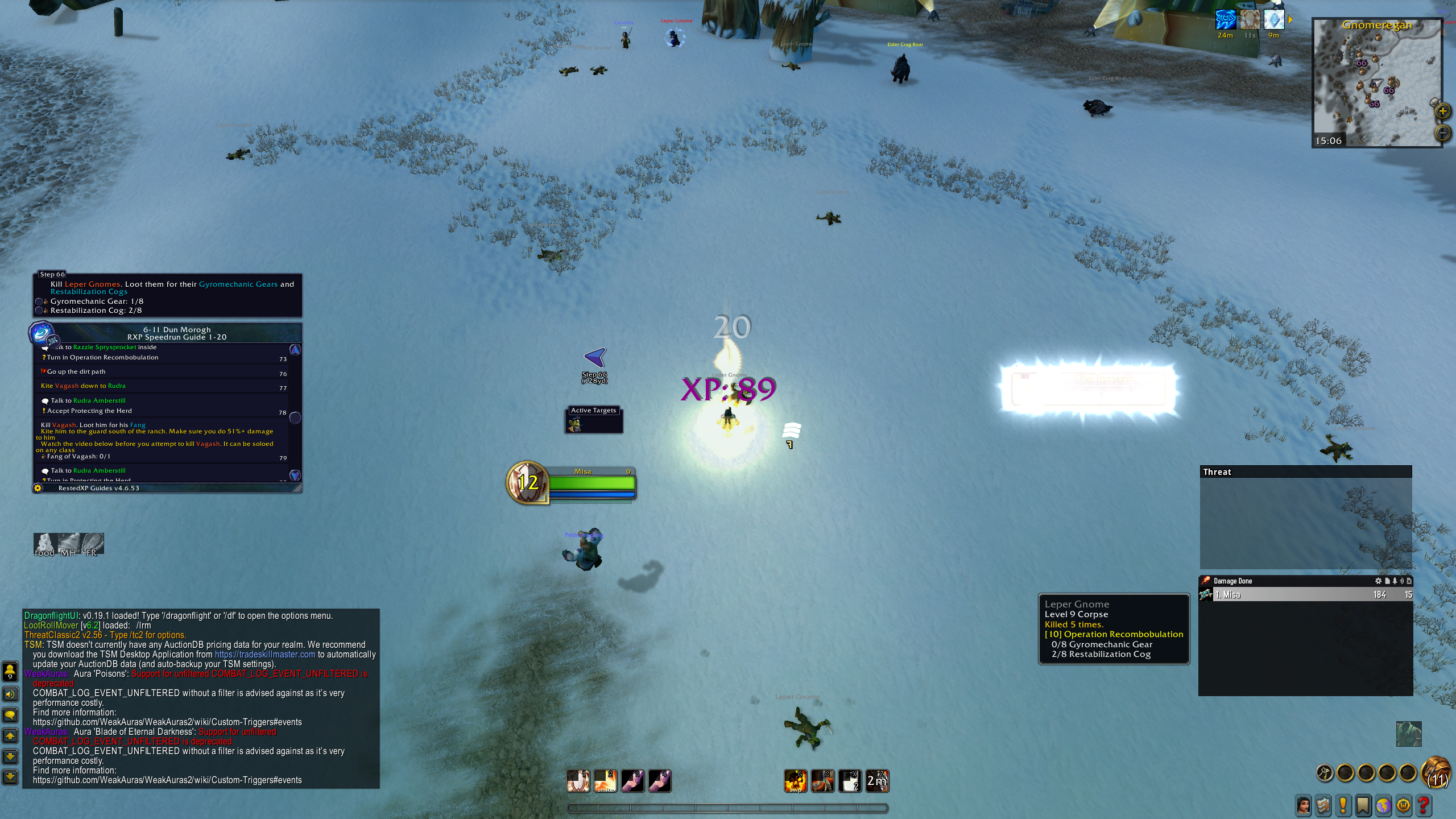
Task: Use the Shadow Word: Pain skull ability
Action: (x=795, y=781)
